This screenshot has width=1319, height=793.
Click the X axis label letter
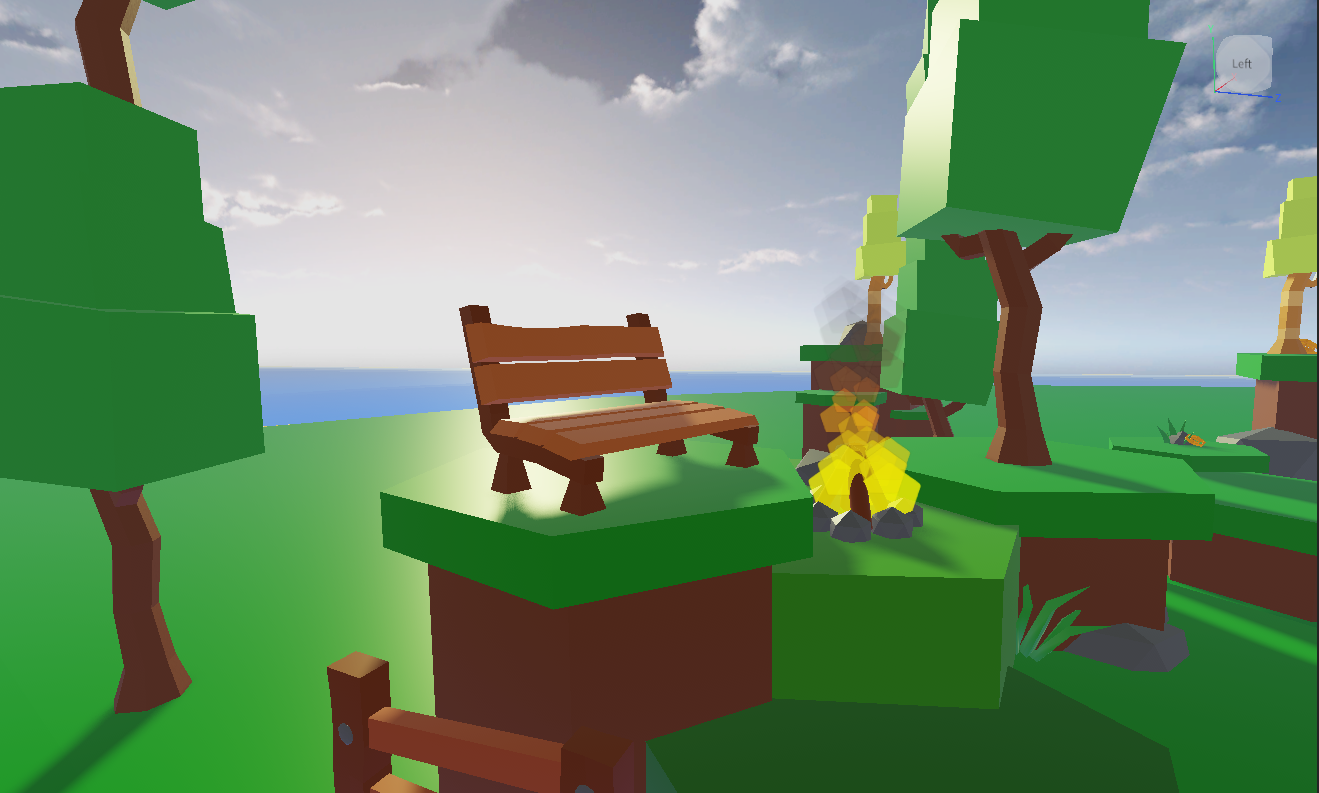tap(1234, 75)
